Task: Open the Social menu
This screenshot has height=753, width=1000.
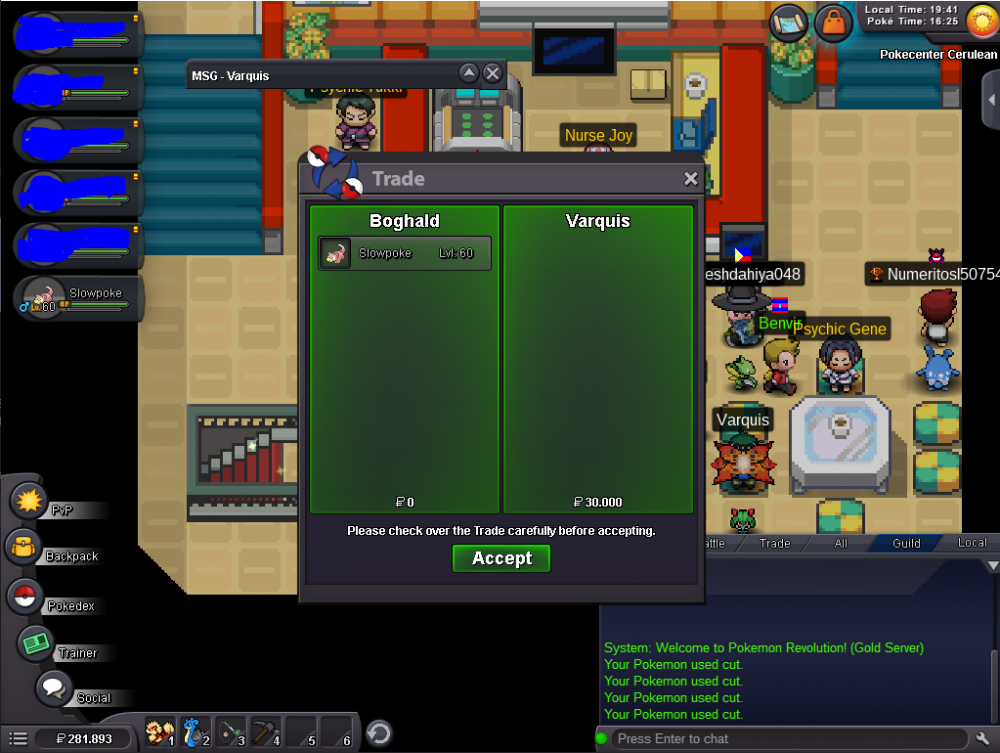Action: 53,689
